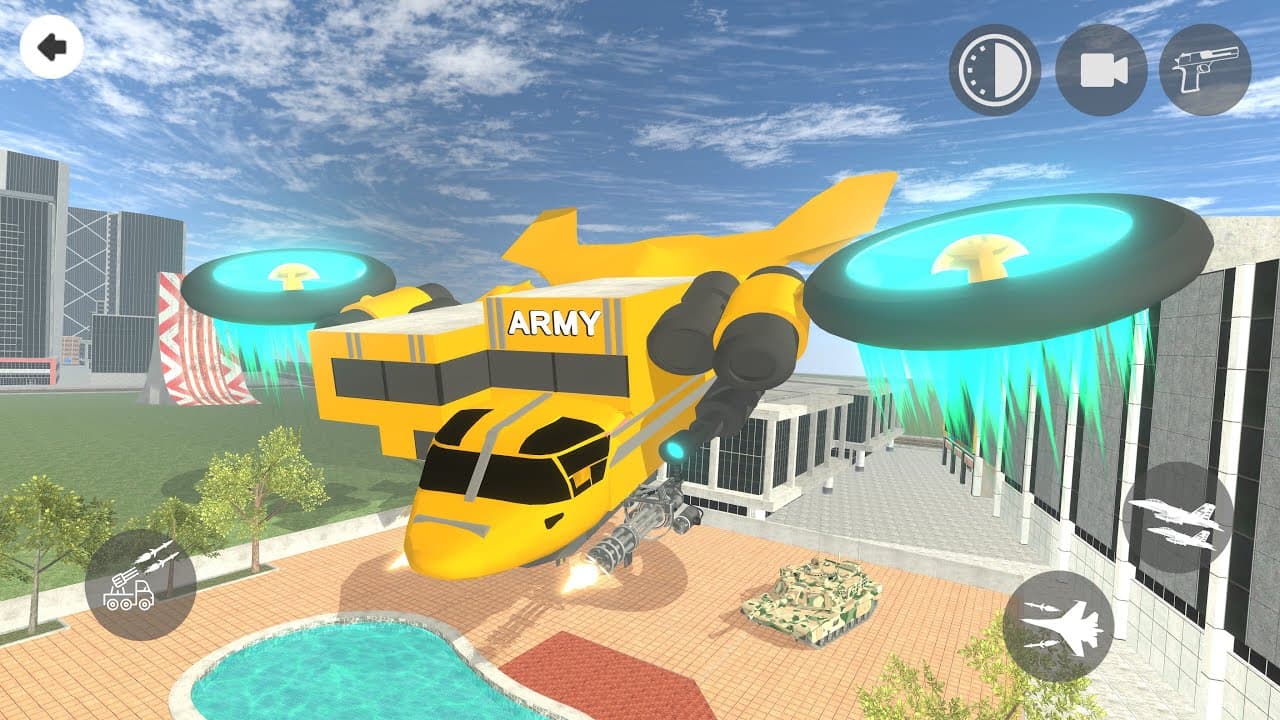Tap the back arrow in the top-left corner

tap(52, 47)
